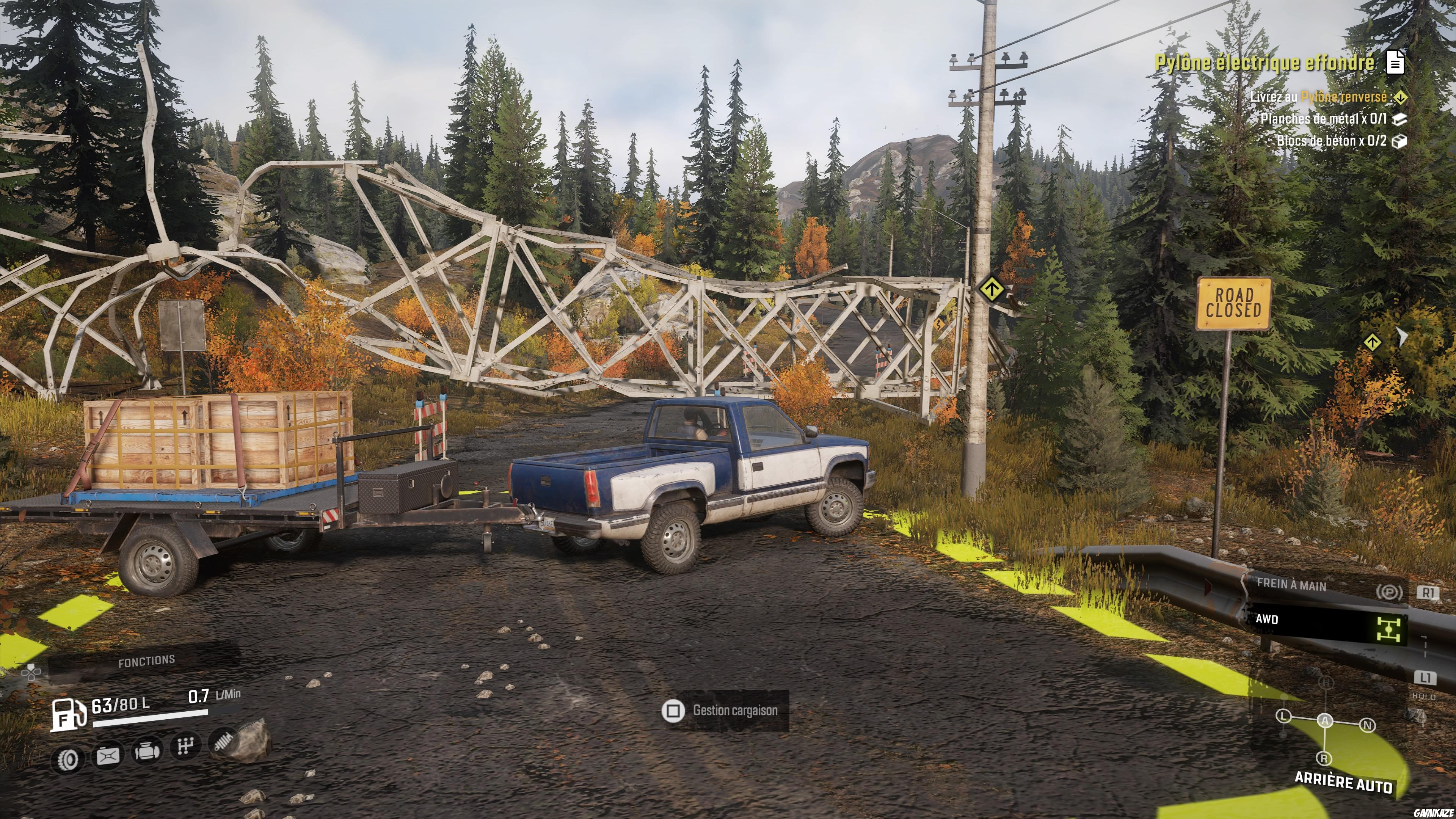Image resolution: width=1456 pixels, height=819 pixels.
Task: Shift to Low gear L
Action: click(1283, 717)
